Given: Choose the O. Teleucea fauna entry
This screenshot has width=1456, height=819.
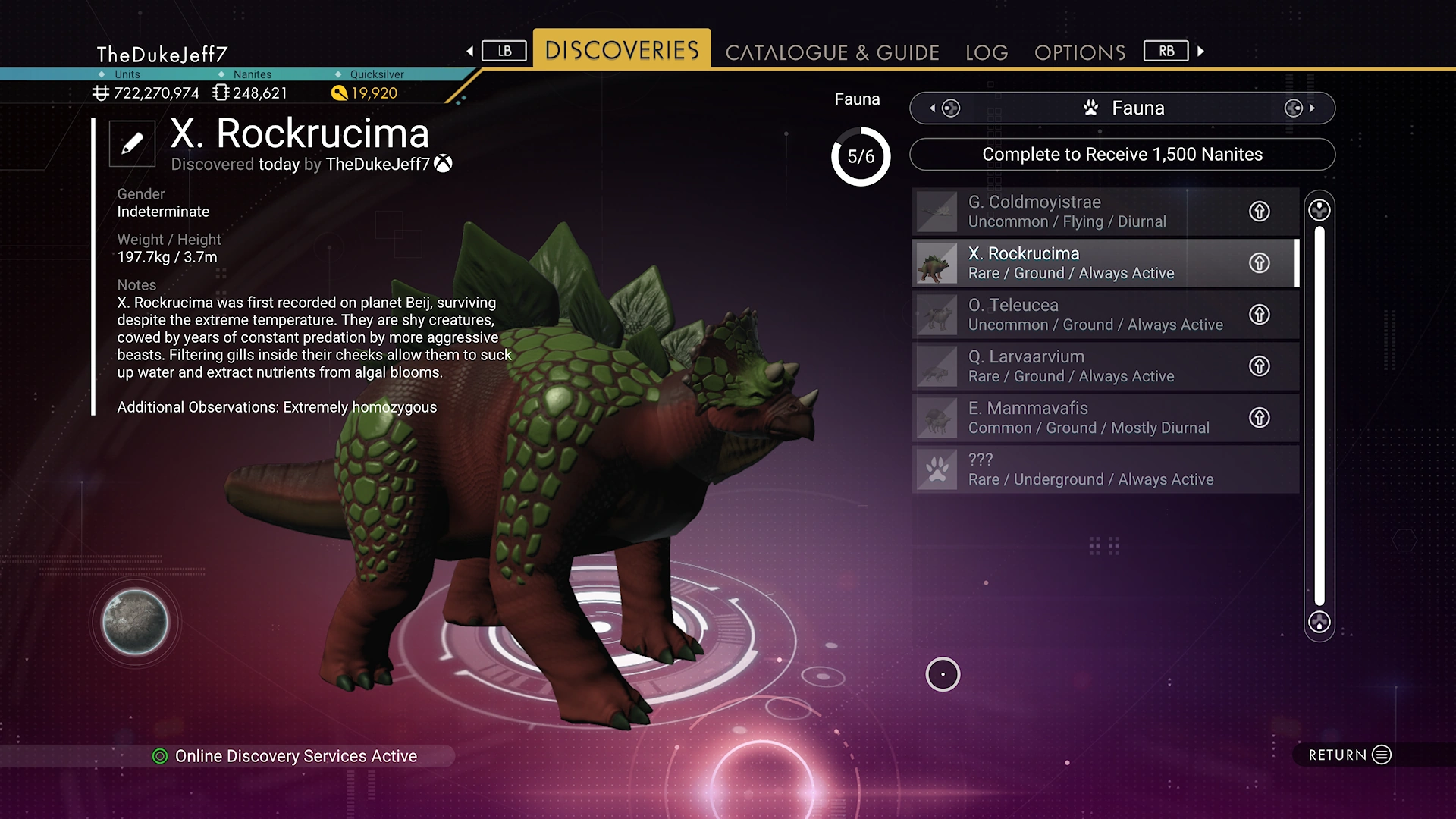Looking at the screenshot, I should (1077, 315).
